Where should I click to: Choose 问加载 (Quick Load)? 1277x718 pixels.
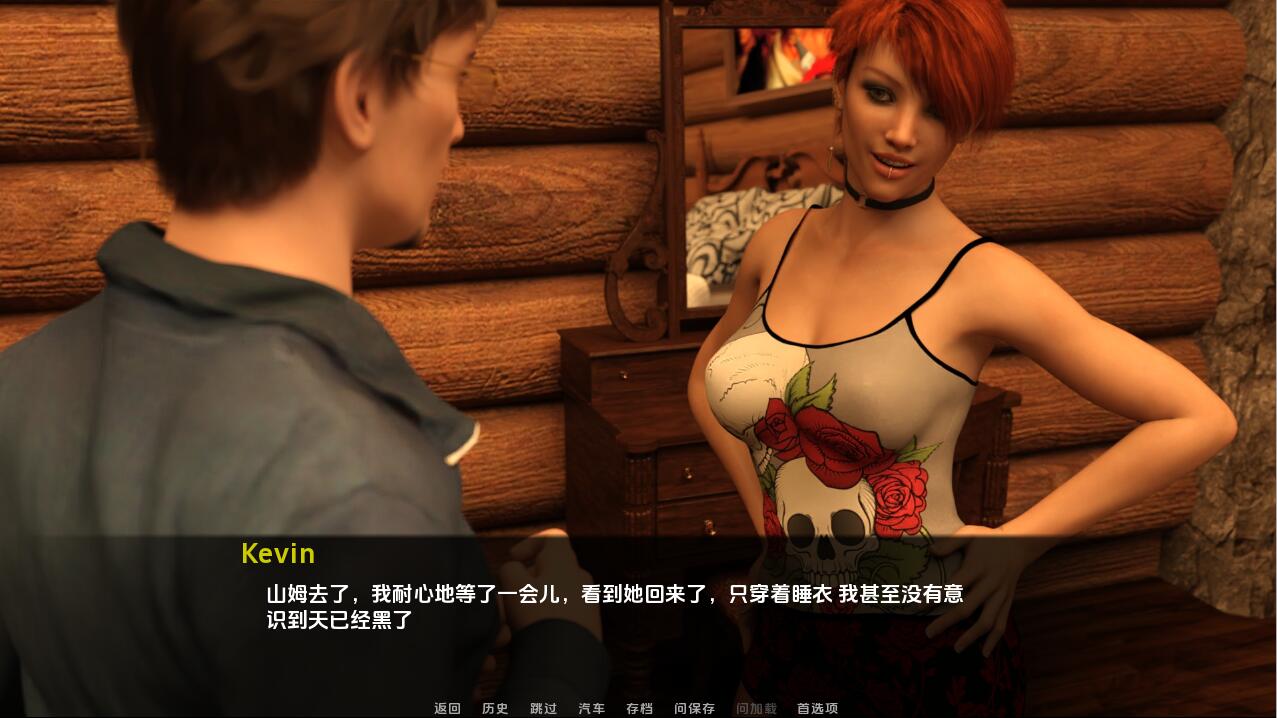coord(756,708)
